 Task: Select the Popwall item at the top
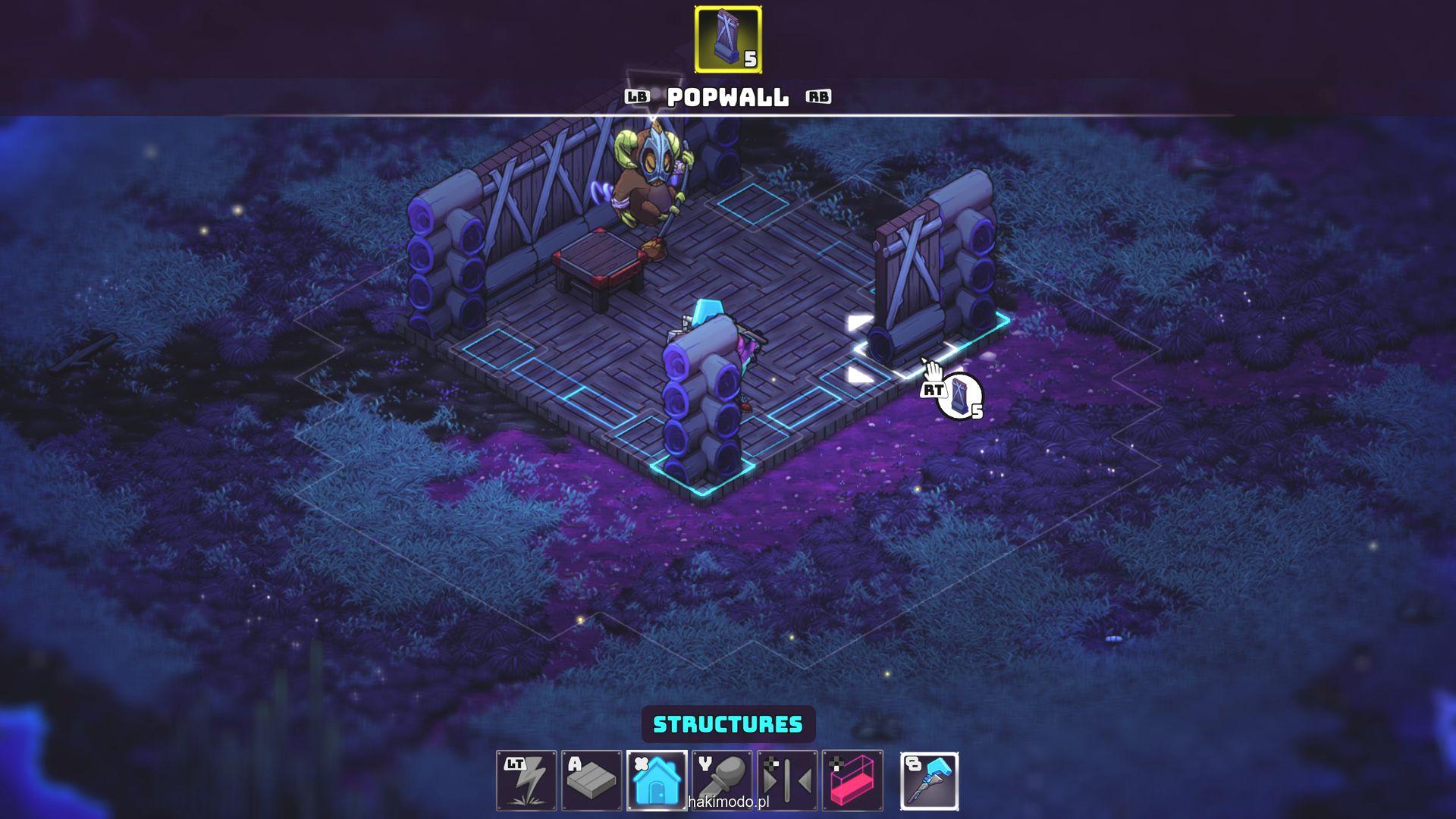coord(728,39)
